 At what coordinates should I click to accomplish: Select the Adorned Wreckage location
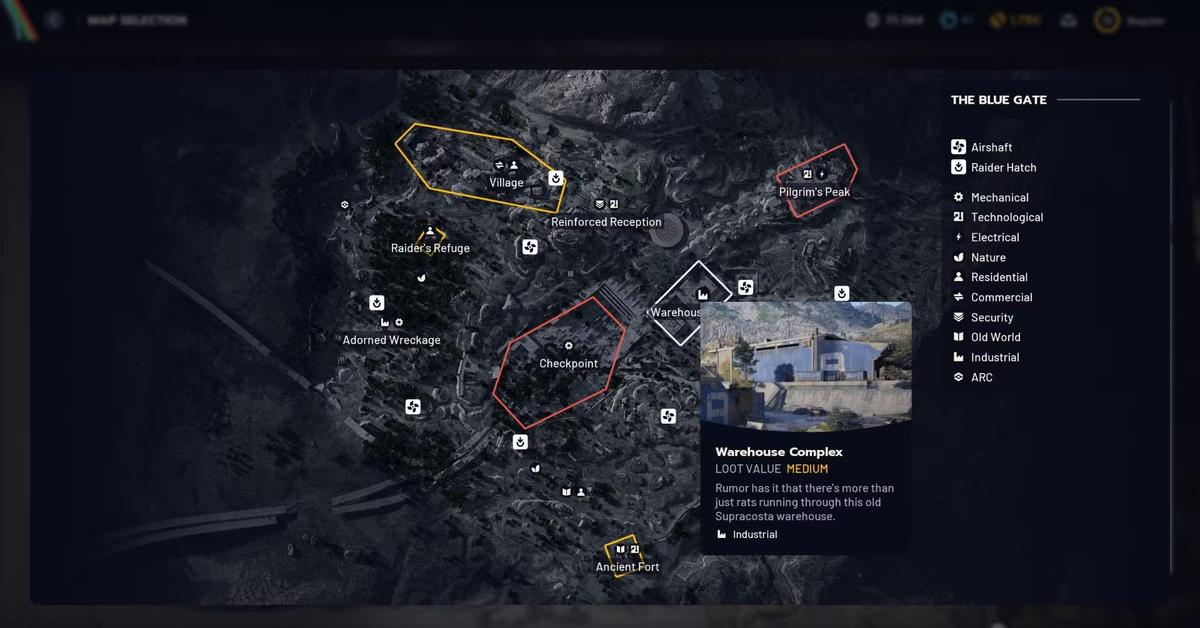[x=391, y=340]
